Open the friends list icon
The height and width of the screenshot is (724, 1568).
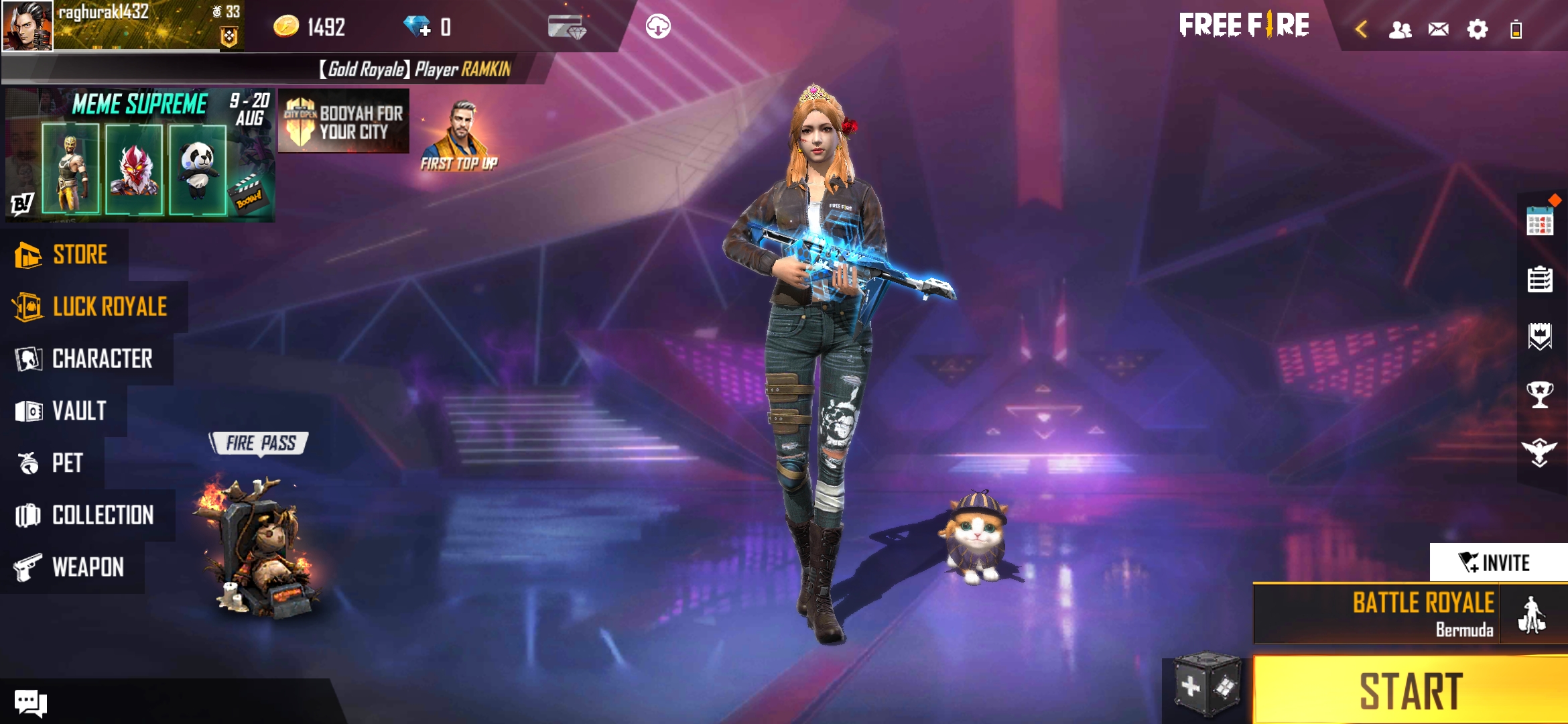[x=1400, y=29]
